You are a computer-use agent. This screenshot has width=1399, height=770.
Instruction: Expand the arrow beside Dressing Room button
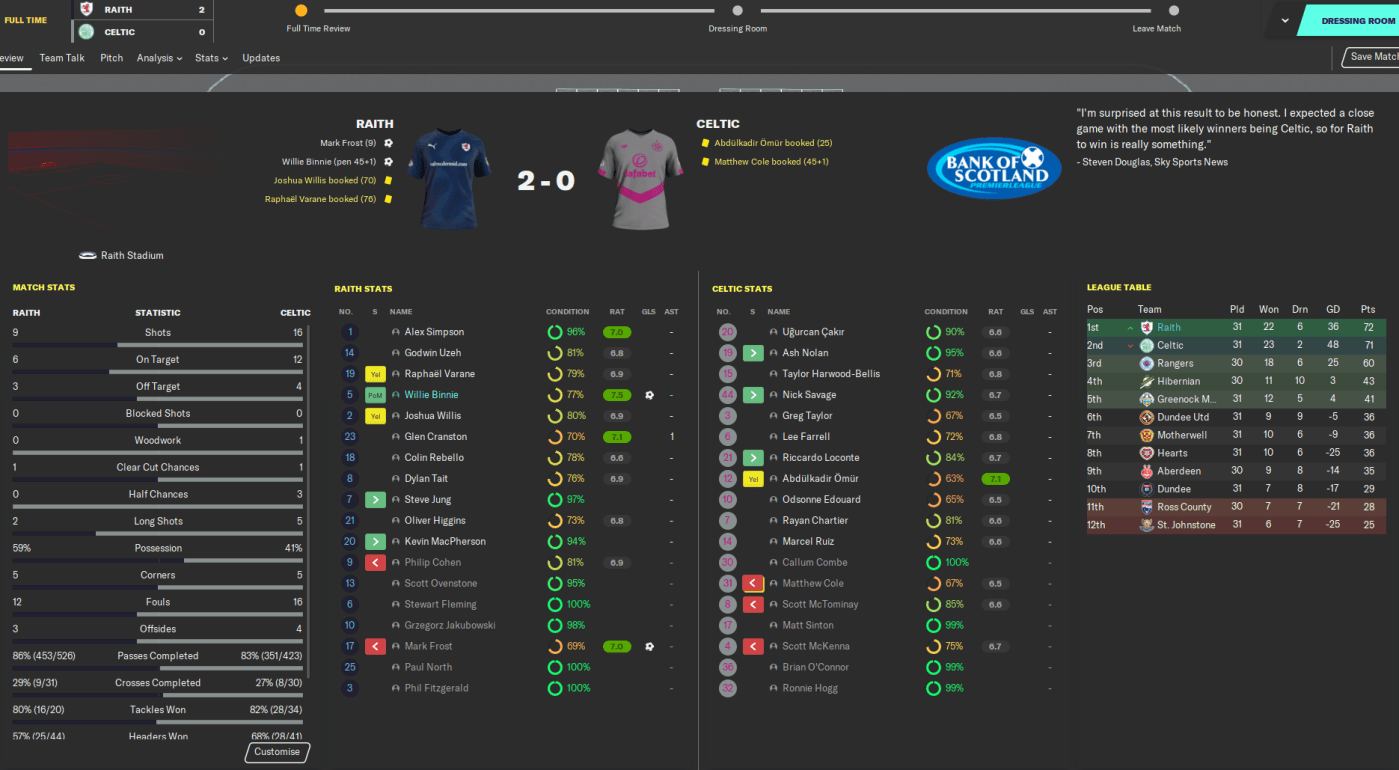(x=1285, y=21)
